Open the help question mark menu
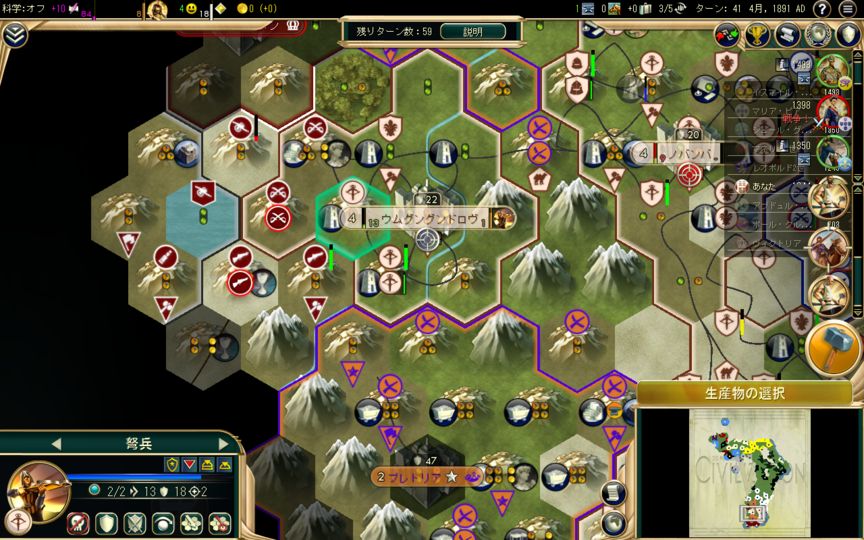 click(821, 9)
